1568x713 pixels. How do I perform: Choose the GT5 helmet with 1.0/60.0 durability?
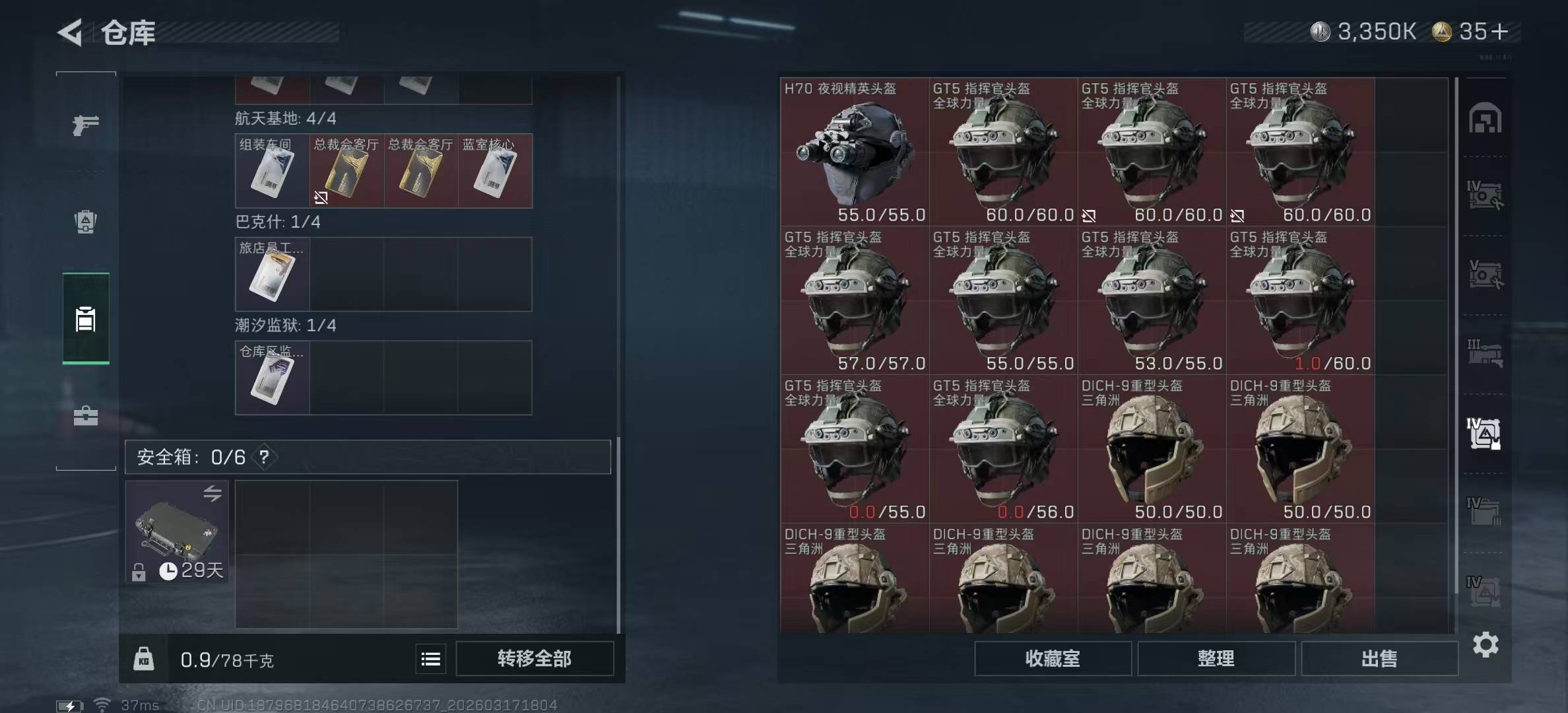[1300, 302]
